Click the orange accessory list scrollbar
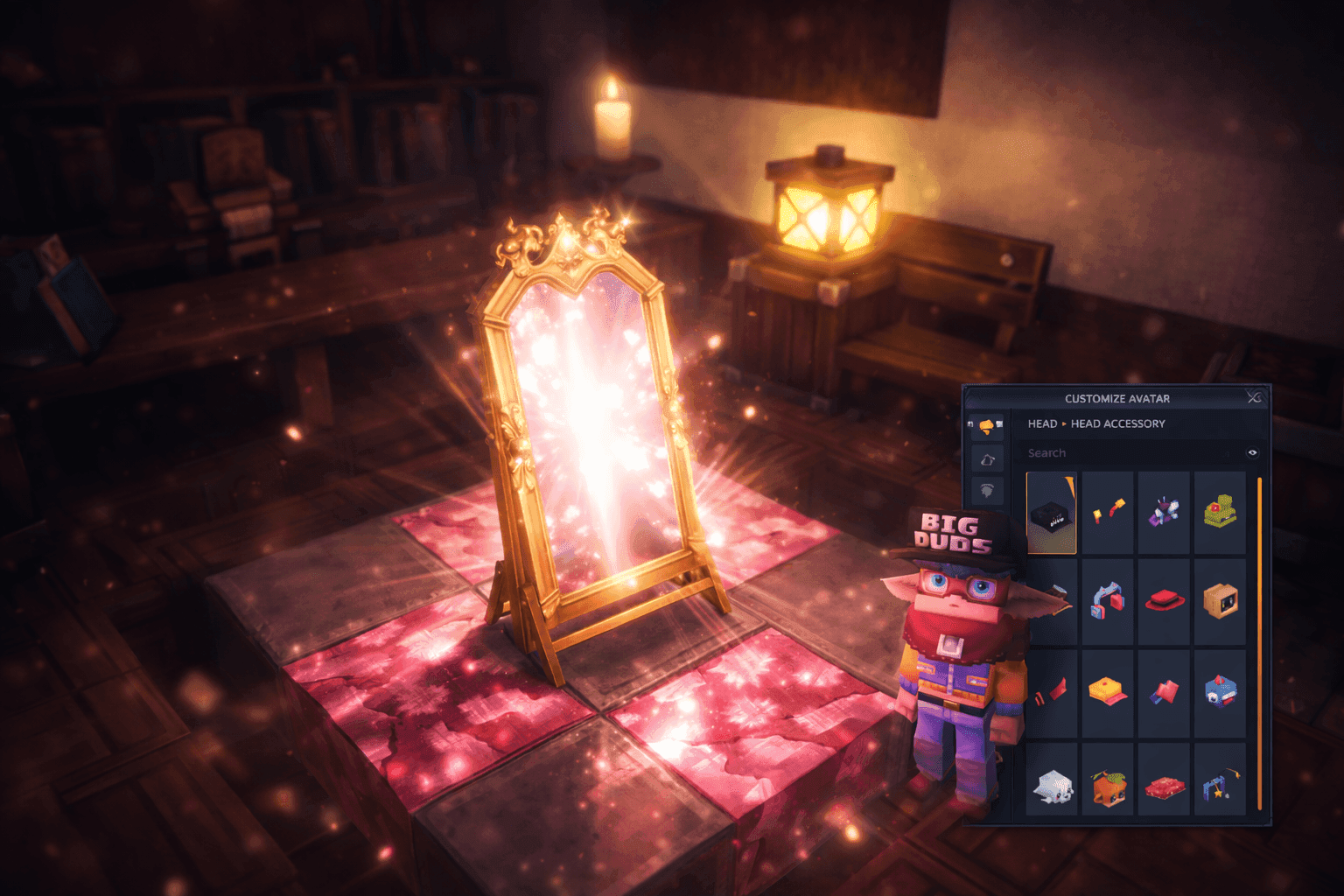The height and width of the screenshot is (896, 1344). pyautogui.click(x=1260, y=643)
